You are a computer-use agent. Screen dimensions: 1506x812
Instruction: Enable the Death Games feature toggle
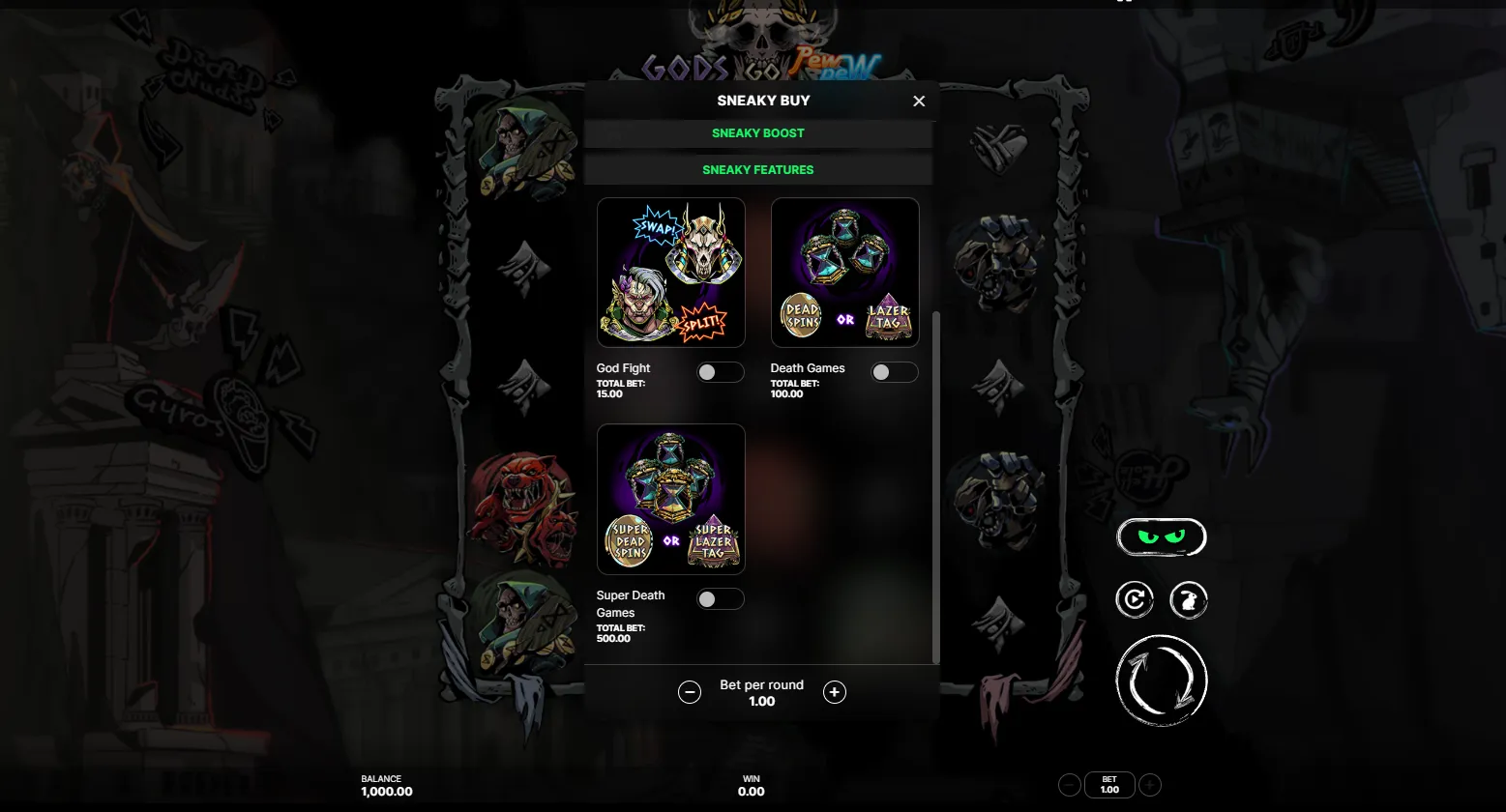(x=894, y=372)
